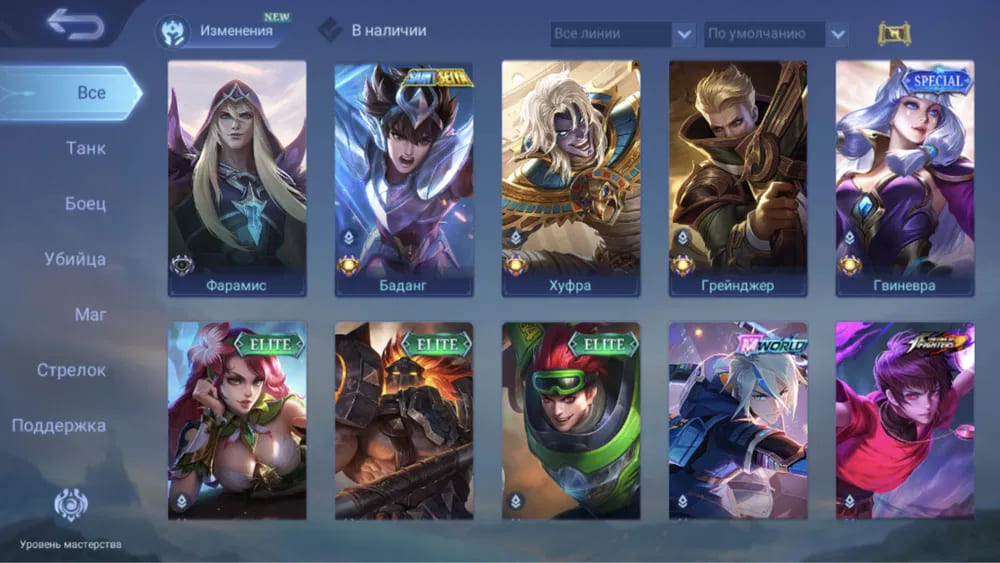Switch to the Танк category

[85, 149]
